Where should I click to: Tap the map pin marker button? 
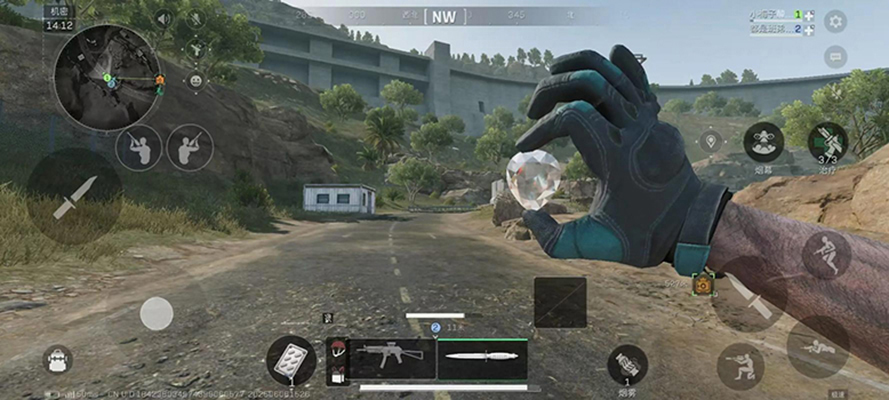pyautogui.click(x=711, y=140)
